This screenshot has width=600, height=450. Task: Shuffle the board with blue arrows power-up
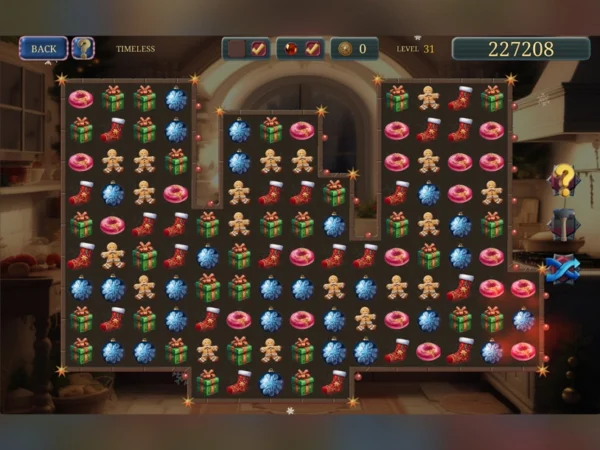point(562,270)
